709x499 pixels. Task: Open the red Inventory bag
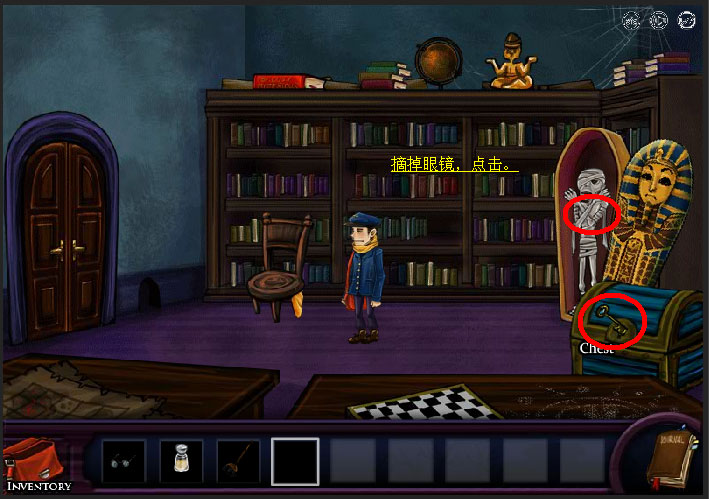[x=36, y=462]
